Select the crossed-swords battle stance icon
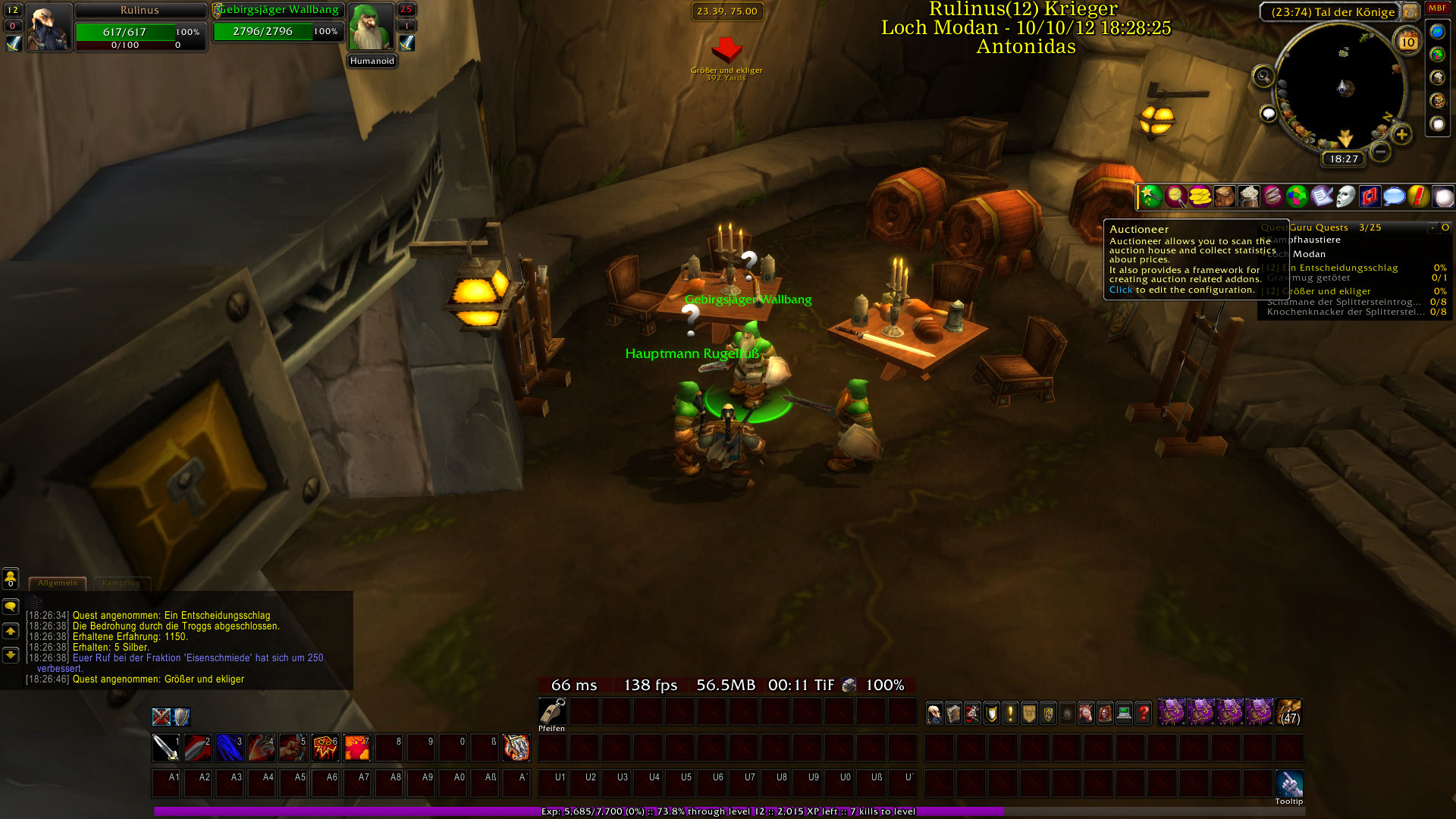 tap(161, 717)
